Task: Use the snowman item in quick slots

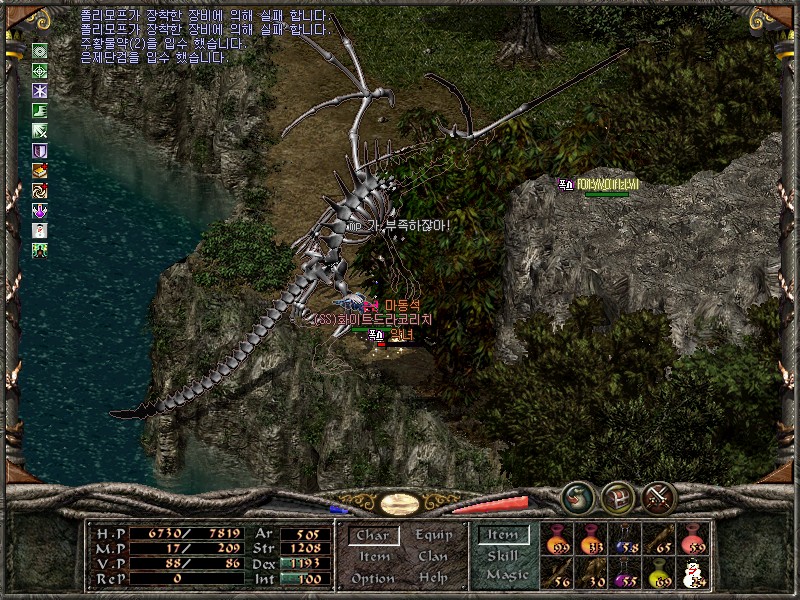Action: coord(692,574)
